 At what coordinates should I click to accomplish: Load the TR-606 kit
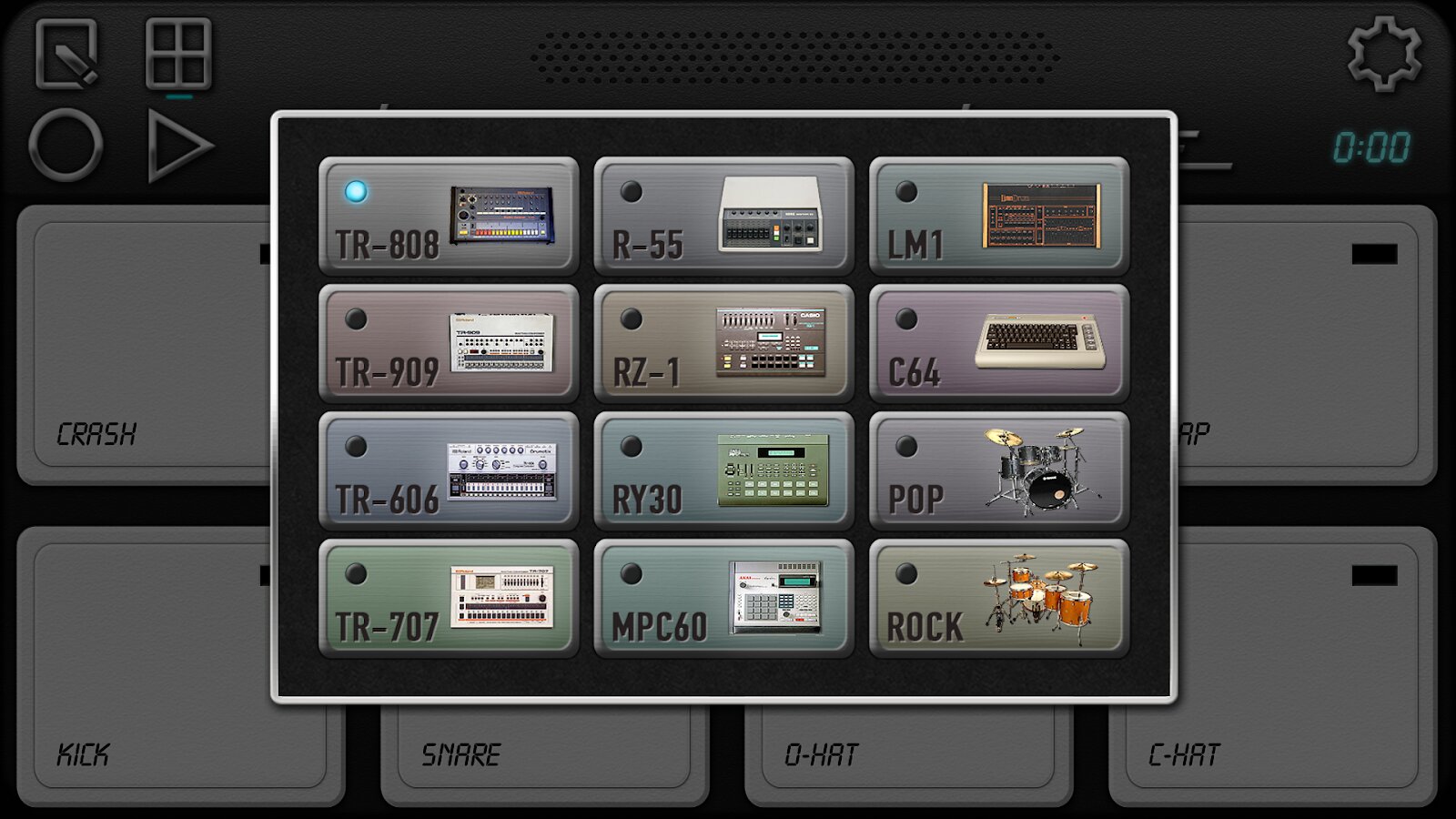448,471
